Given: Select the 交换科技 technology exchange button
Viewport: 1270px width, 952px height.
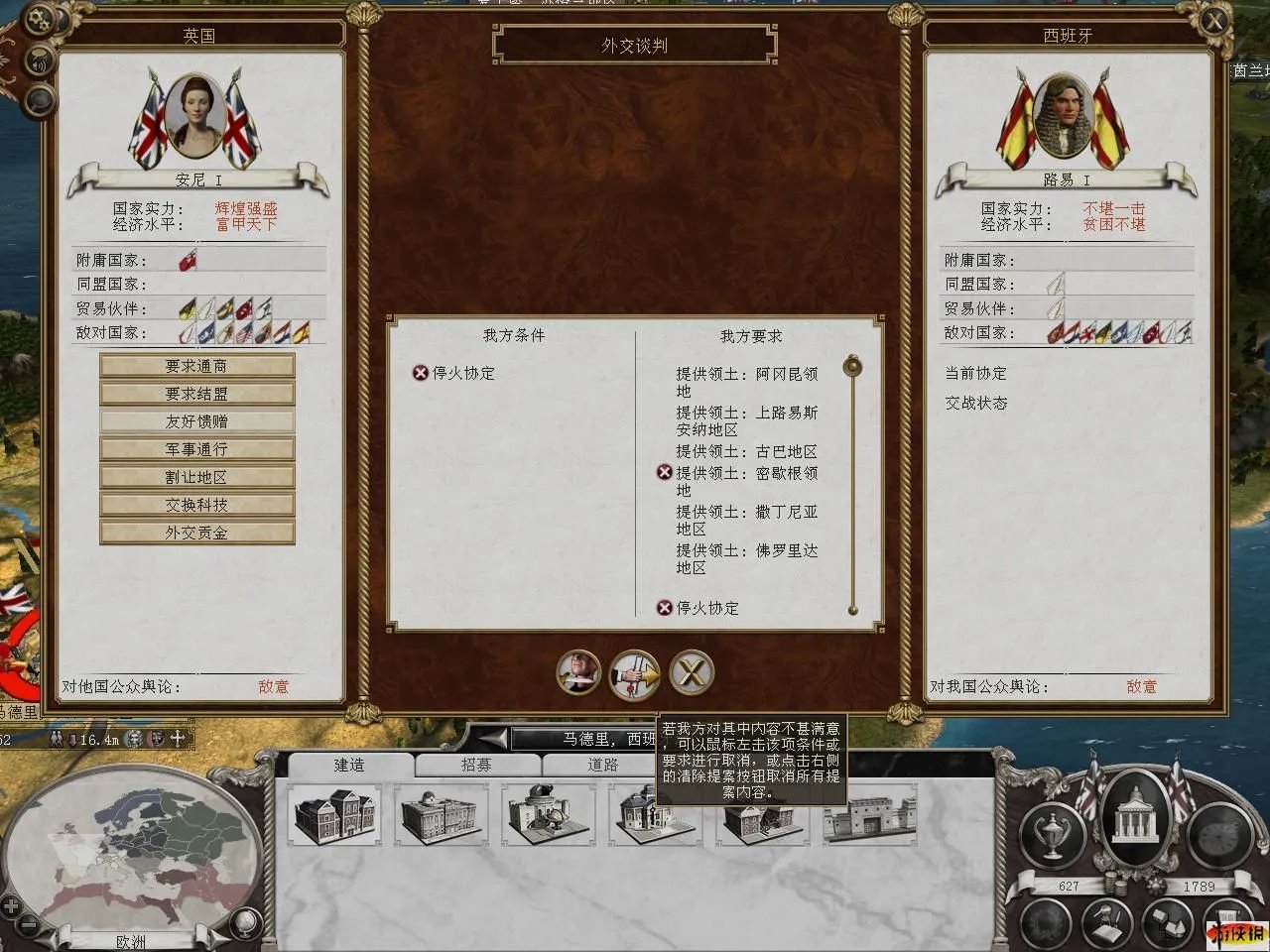Looking at the screenshot, I should click(x=196, y=505).
